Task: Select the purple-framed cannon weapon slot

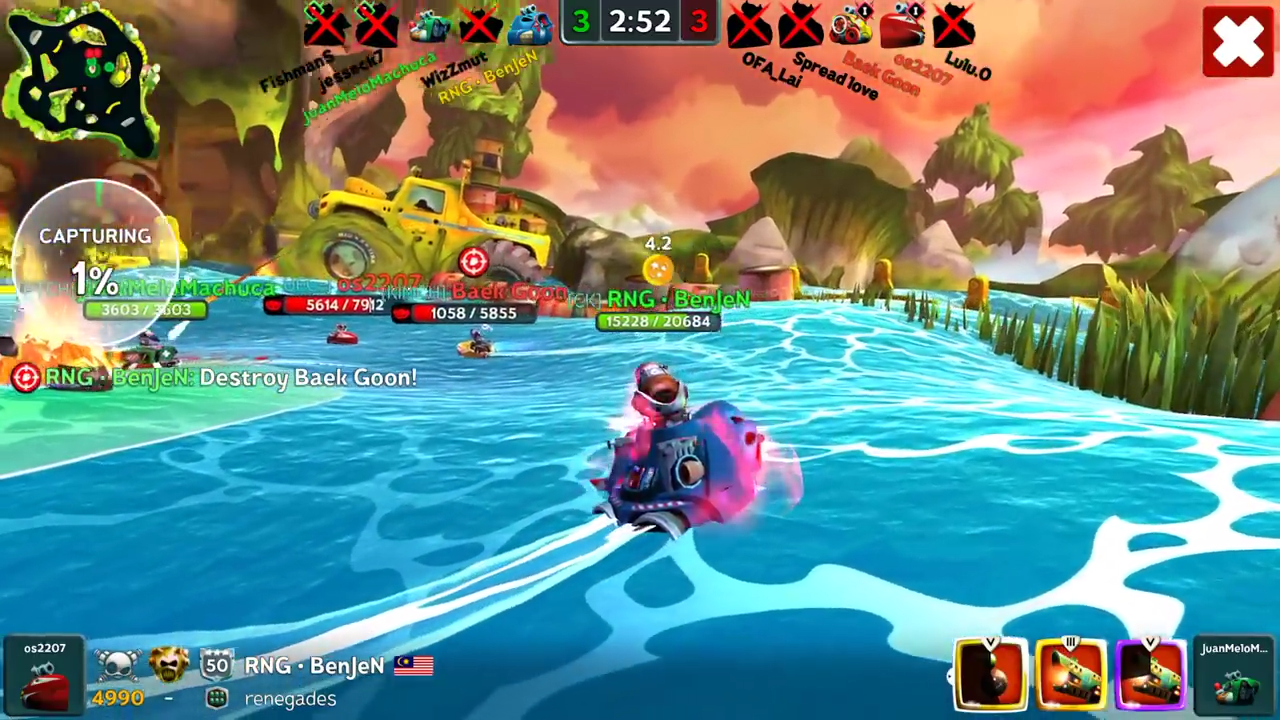Action: [1150, 675]
